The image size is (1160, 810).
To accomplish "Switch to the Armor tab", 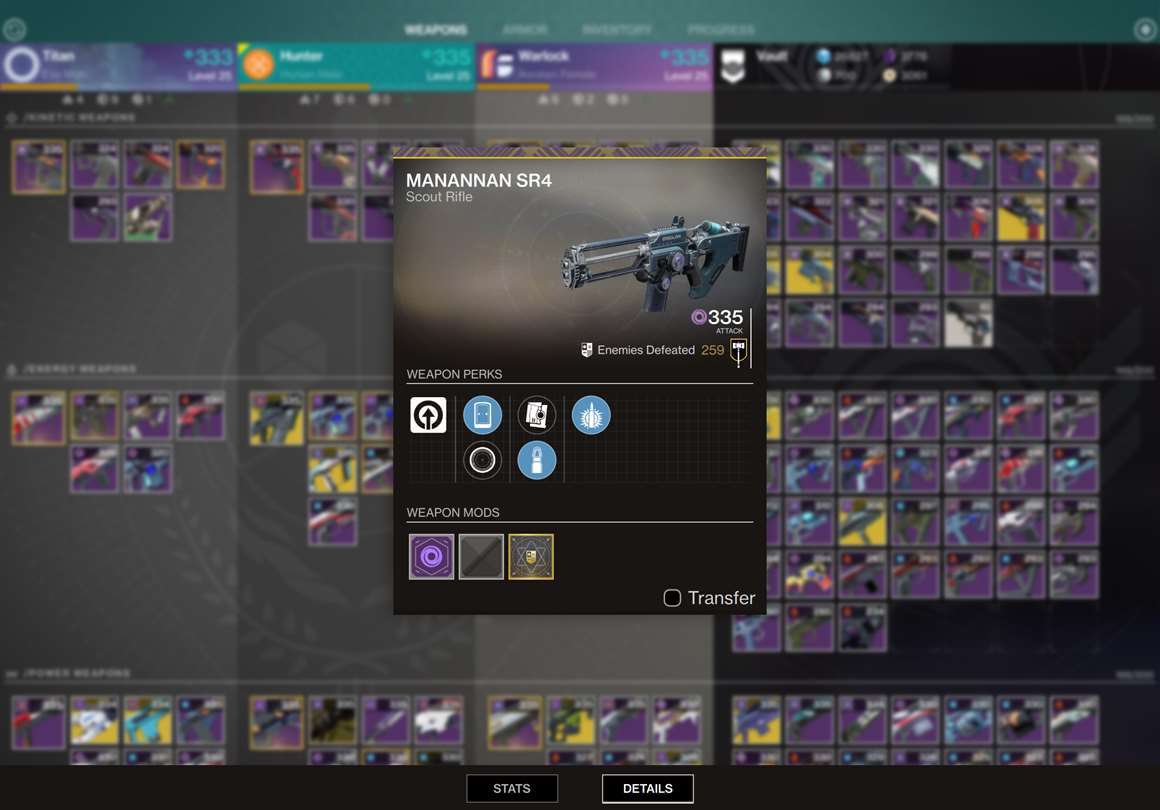I will click(x=525, y=30).
